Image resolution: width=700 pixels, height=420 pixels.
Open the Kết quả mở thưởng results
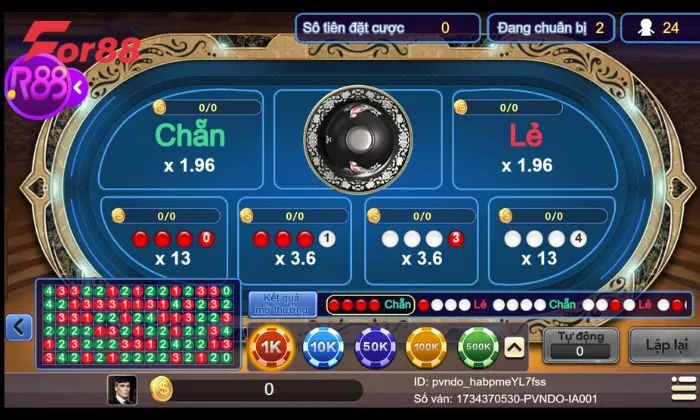click(x=282, y=304)
